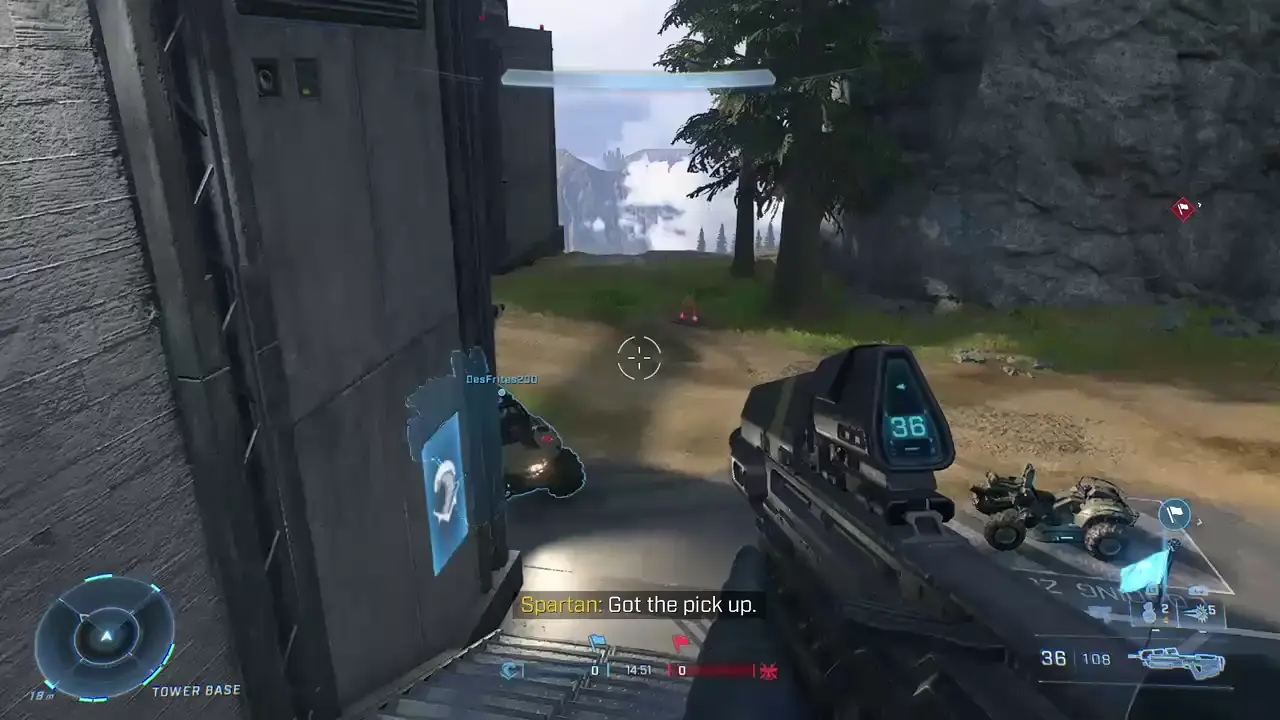1280x720 pixels.
Task: Click the red enemy diamond marker
Action: pyautogui.click(x=1184, y=209)
